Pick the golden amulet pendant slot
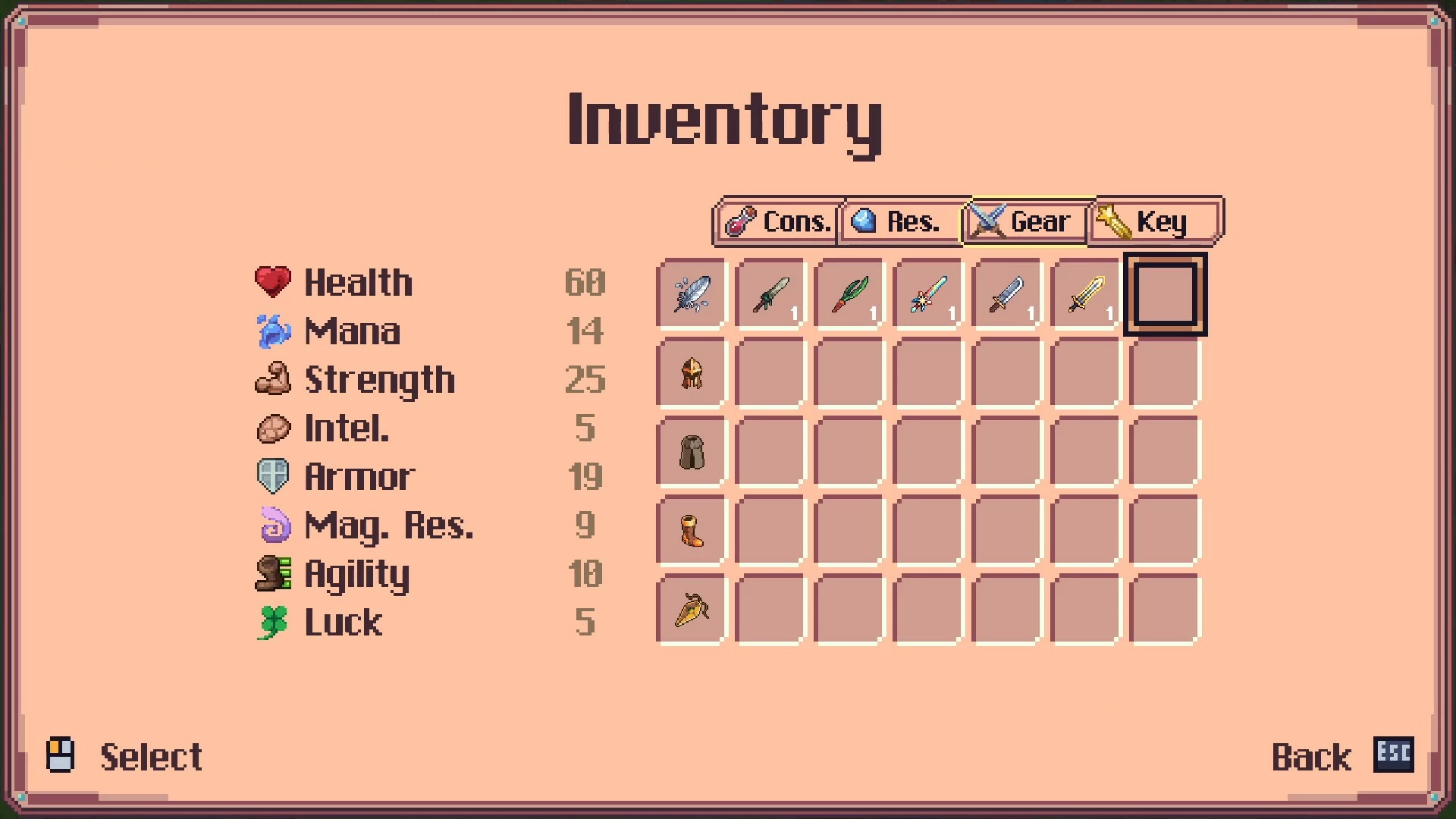The image size is (1456, 819). tap(692, 610)
